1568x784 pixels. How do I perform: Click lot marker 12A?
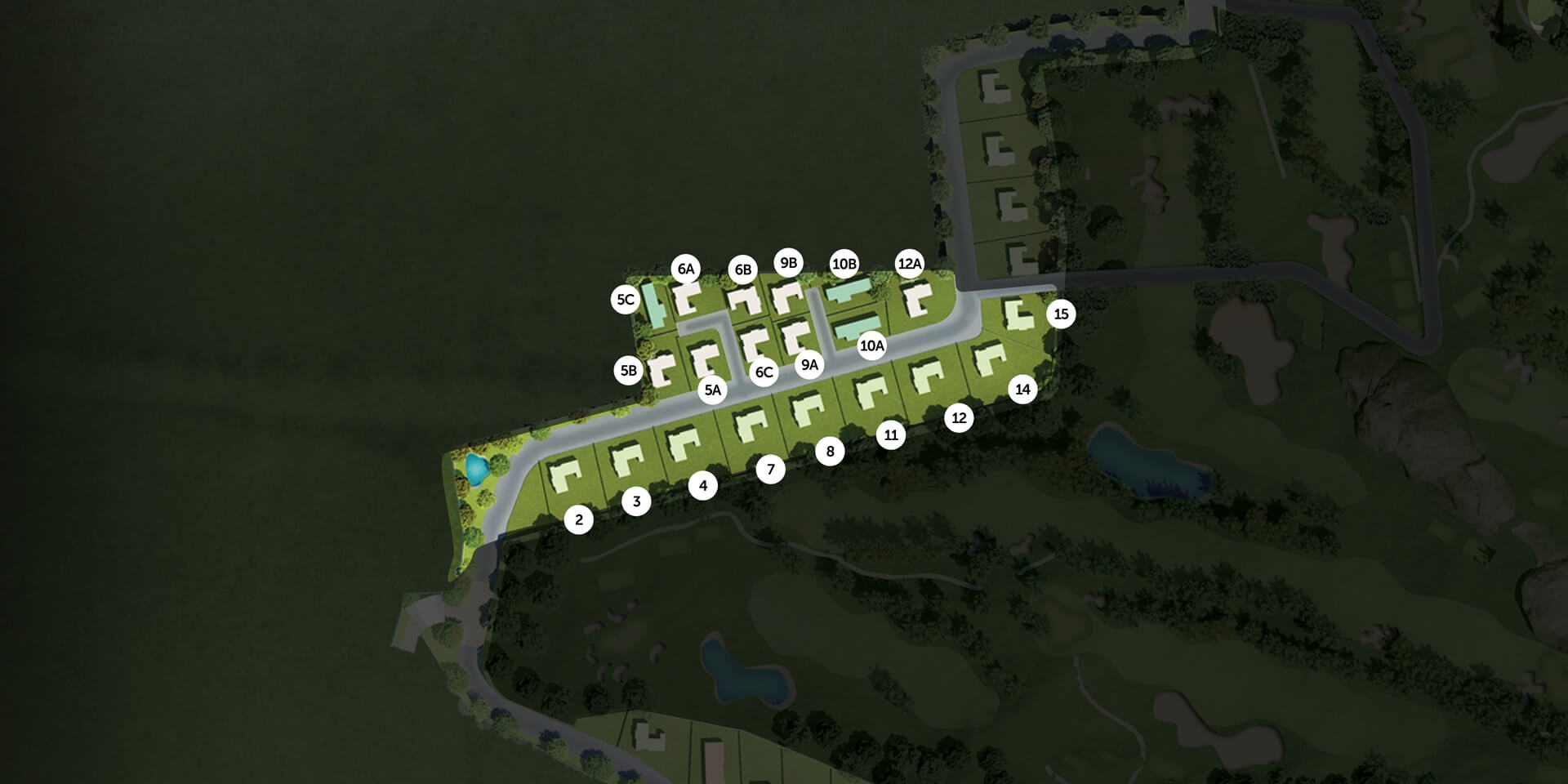(910, 264)
